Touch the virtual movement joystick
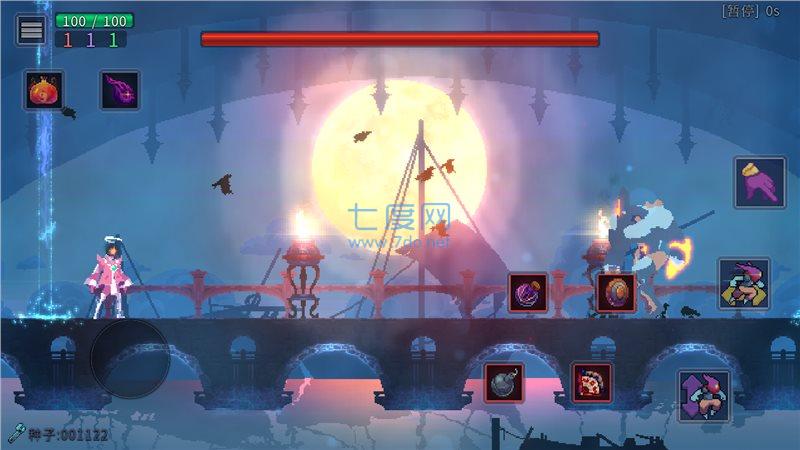 130,357
